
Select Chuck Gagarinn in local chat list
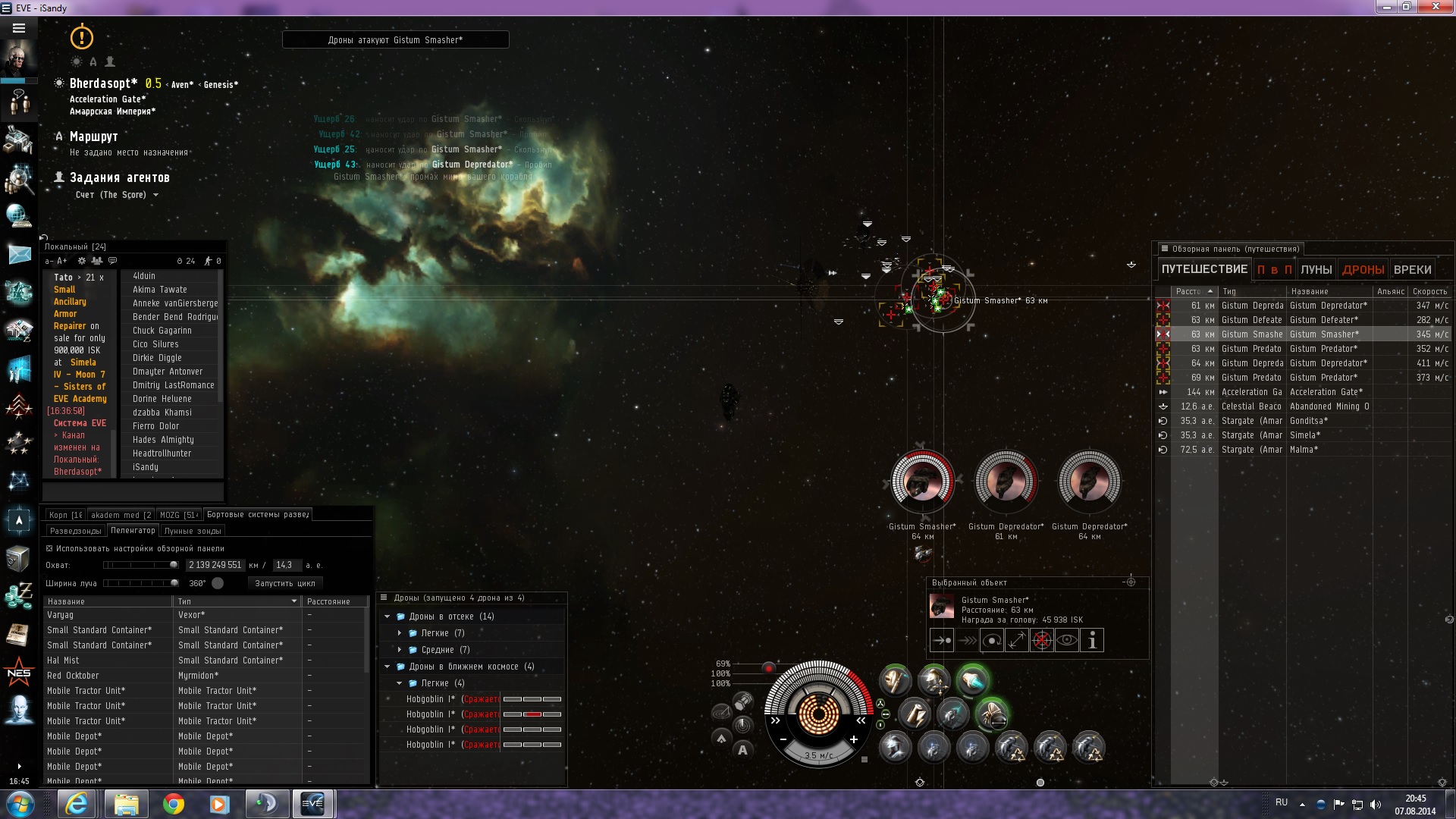click(162, 331)
